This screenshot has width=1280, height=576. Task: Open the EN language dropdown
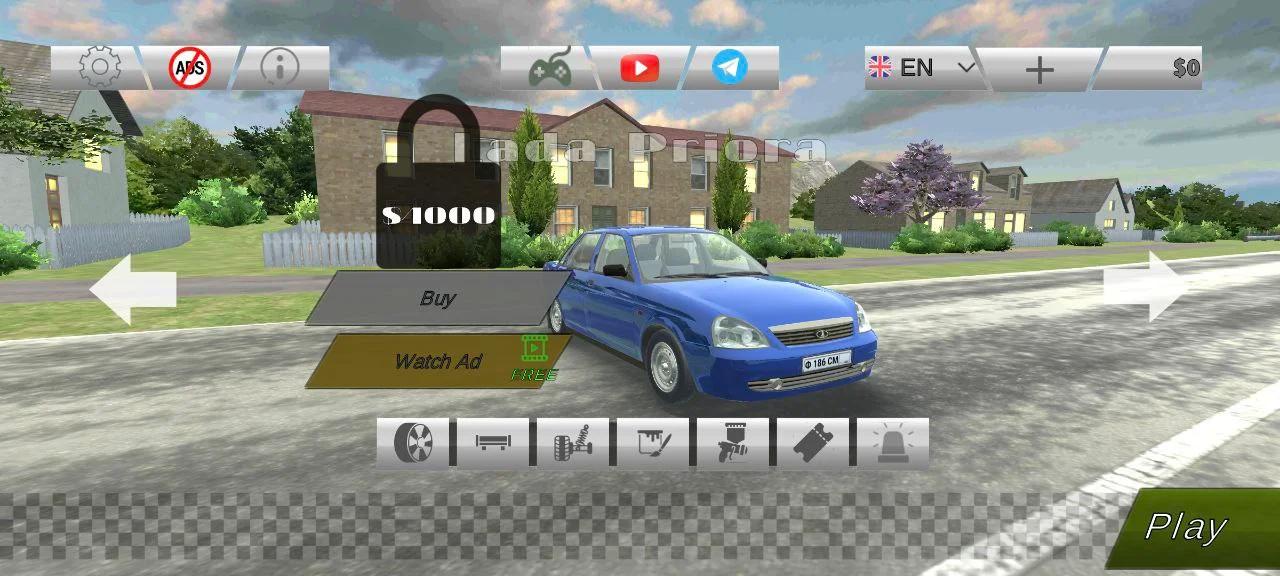922,68
